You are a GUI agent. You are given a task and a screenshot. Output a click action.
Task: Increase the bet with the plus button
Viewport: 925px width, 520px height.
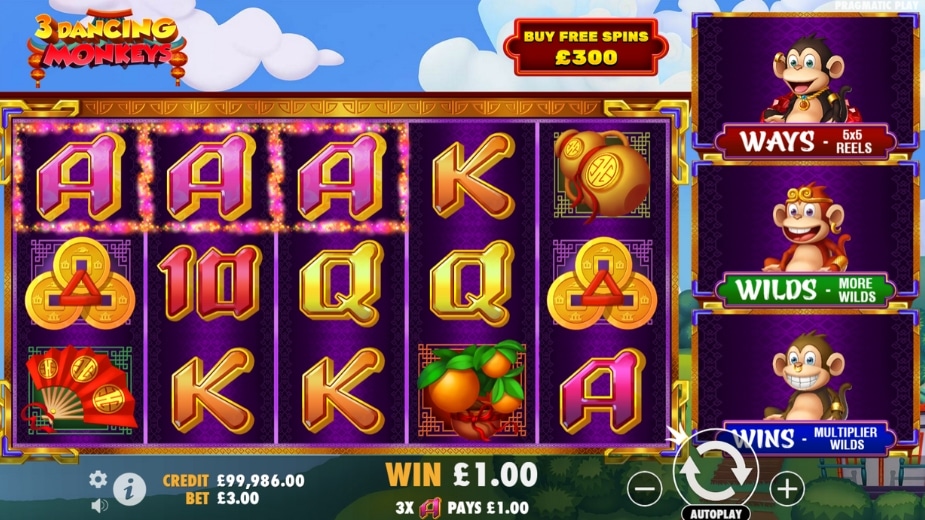click(787, 489)
